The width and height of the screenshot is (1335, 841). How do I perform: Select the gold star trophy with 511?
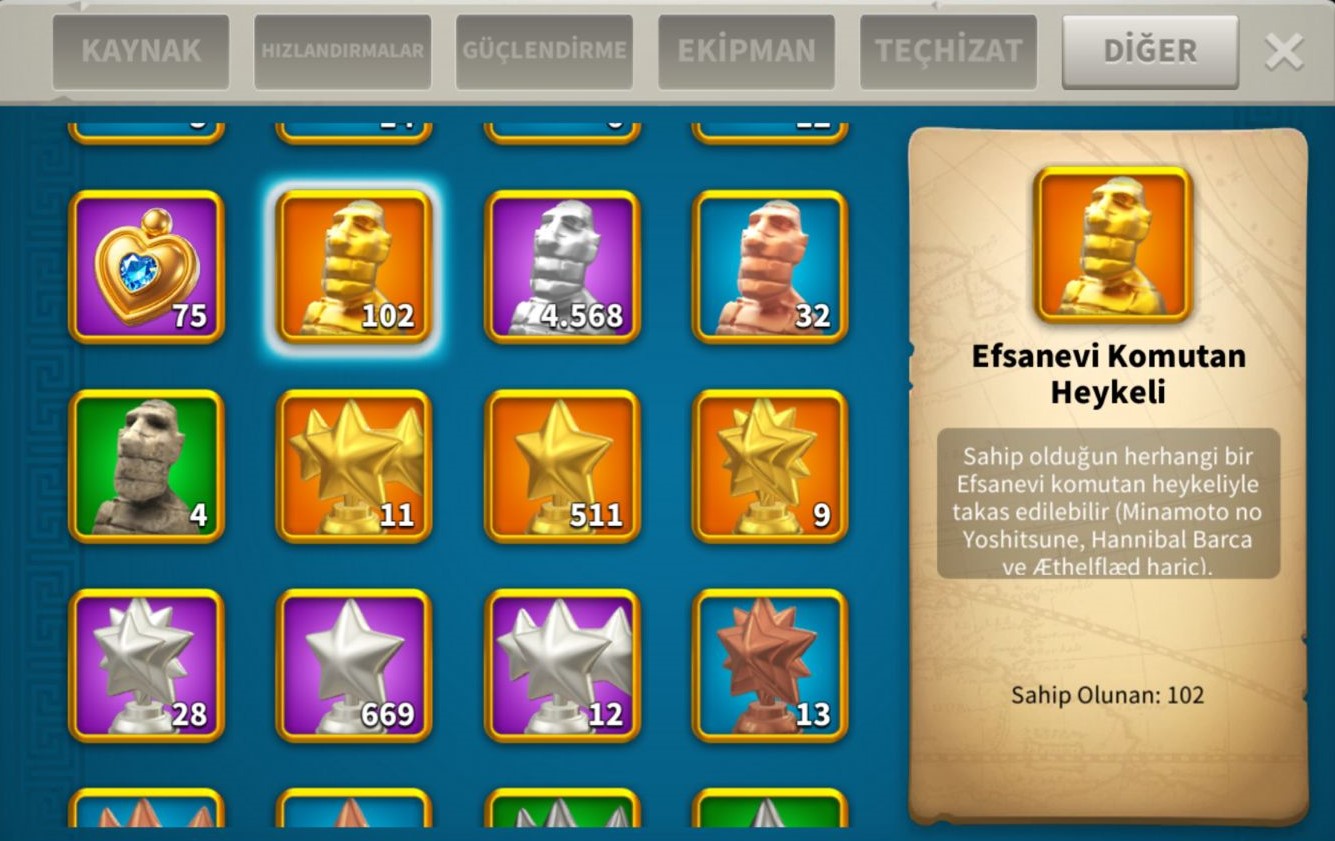click(562, 466)
